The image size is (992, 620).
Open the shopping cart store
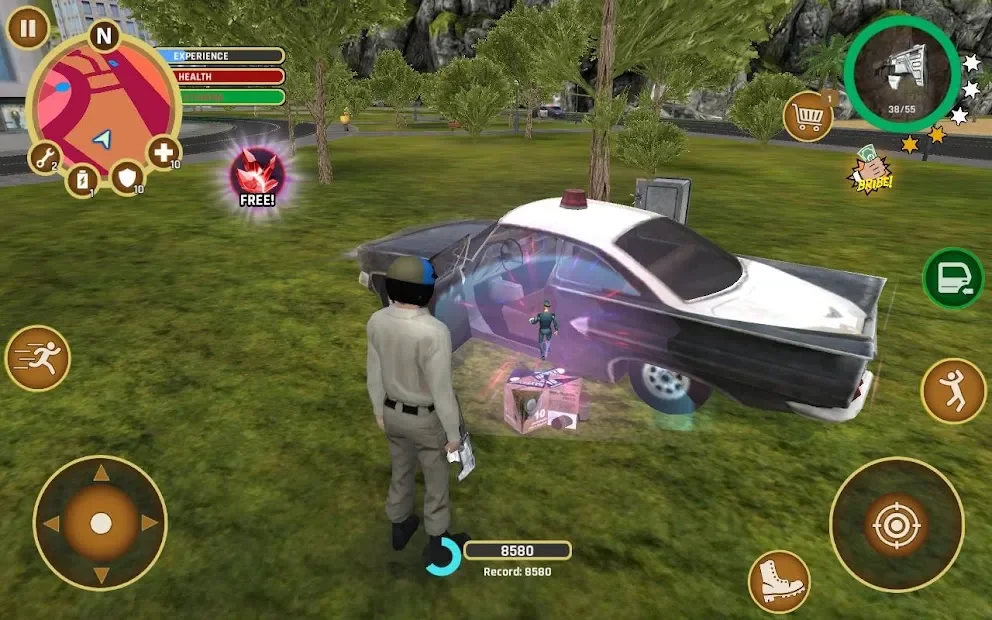tap(809, 118)
